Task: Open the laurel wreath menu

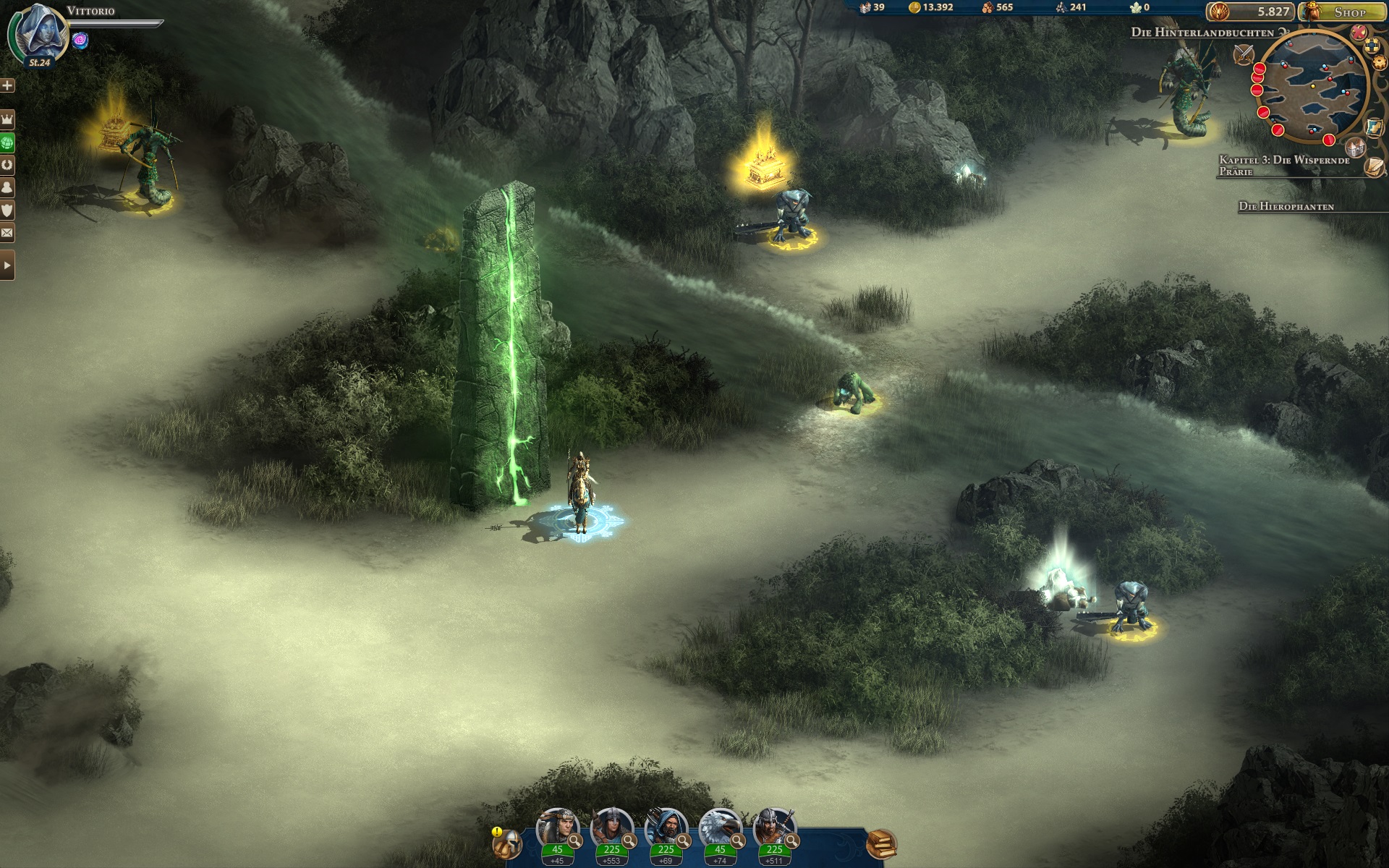Action: pos(7,165)
